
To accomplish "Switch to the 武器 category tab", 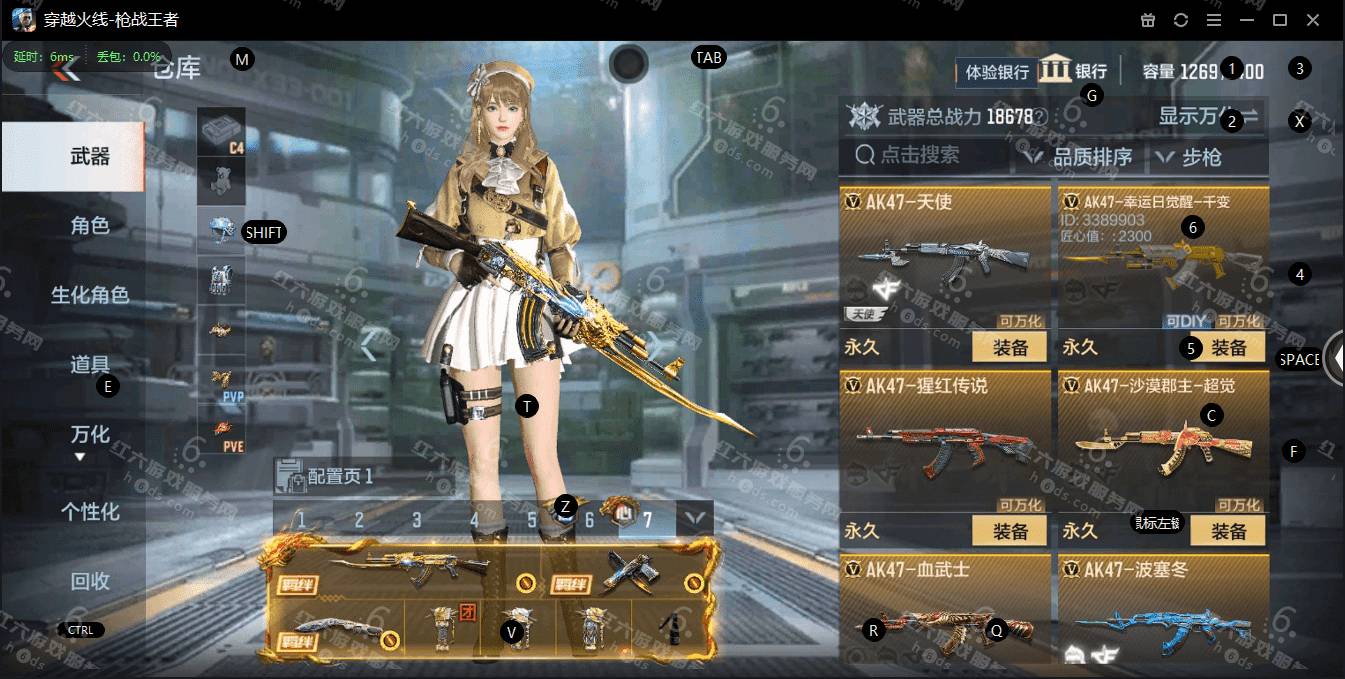I will 89,157.
